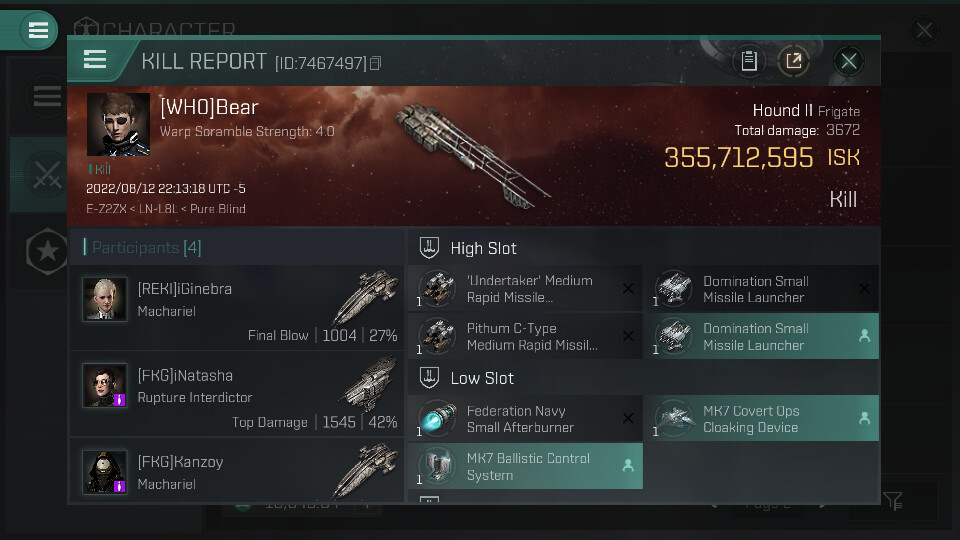960x540 pixels.
Task: Select participant [FKG]Kanzoy row
Action: [x=237, y=470]
